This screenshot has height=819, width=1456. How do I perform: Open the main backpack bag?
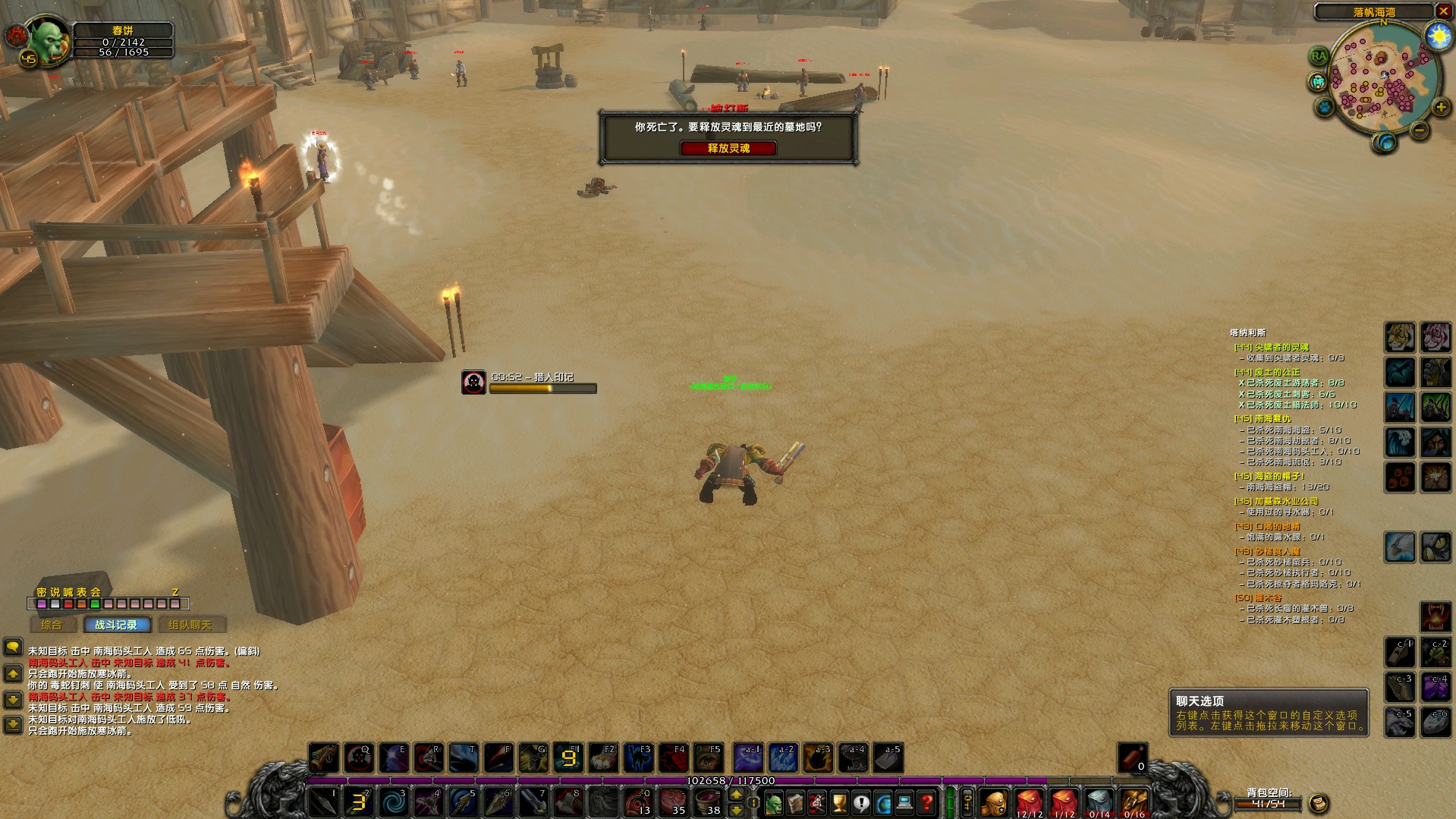pos(994,802)
